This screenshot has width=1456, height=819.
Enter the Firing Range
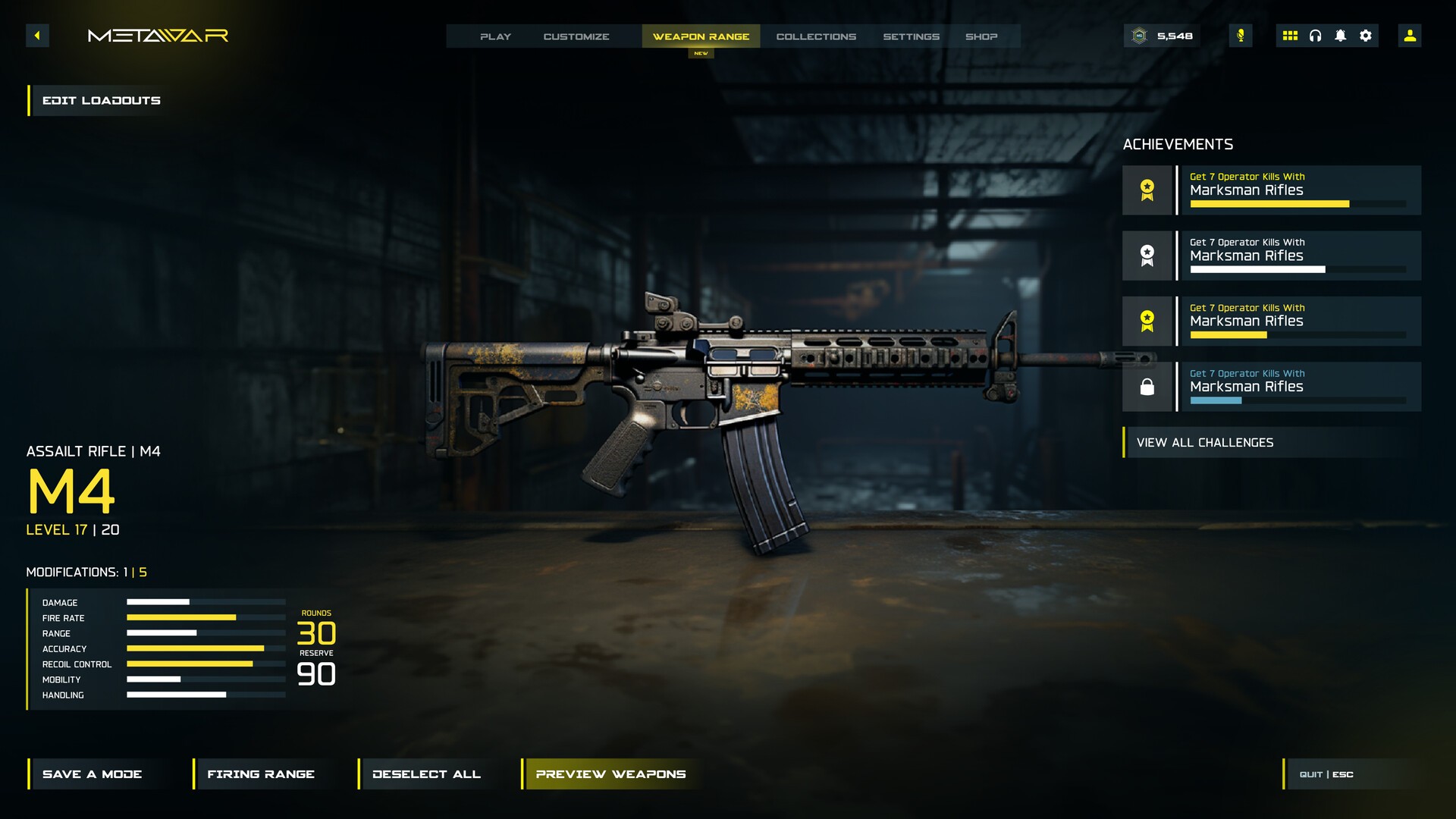pyautogui.click(x=260, y=773)
